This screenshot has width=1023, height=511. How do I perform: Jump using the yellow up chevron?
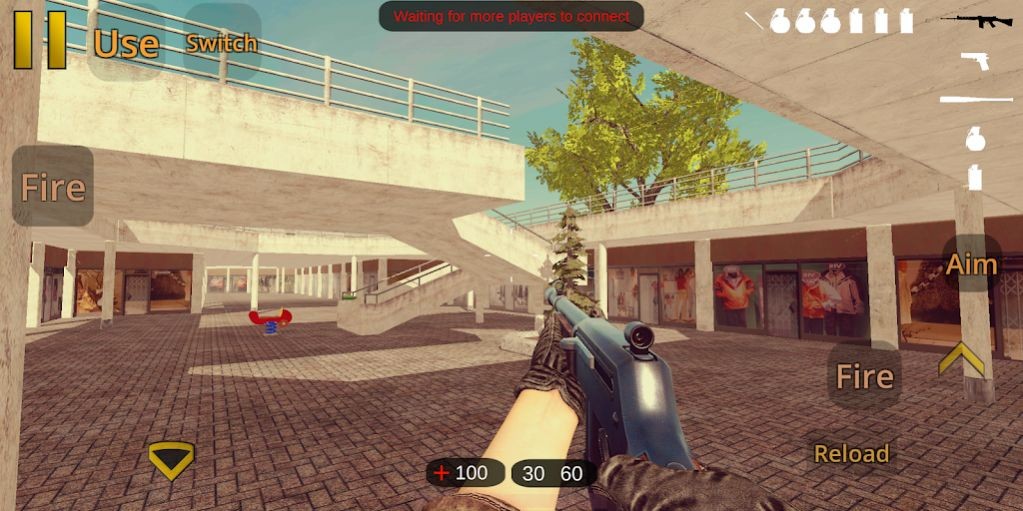961,358
